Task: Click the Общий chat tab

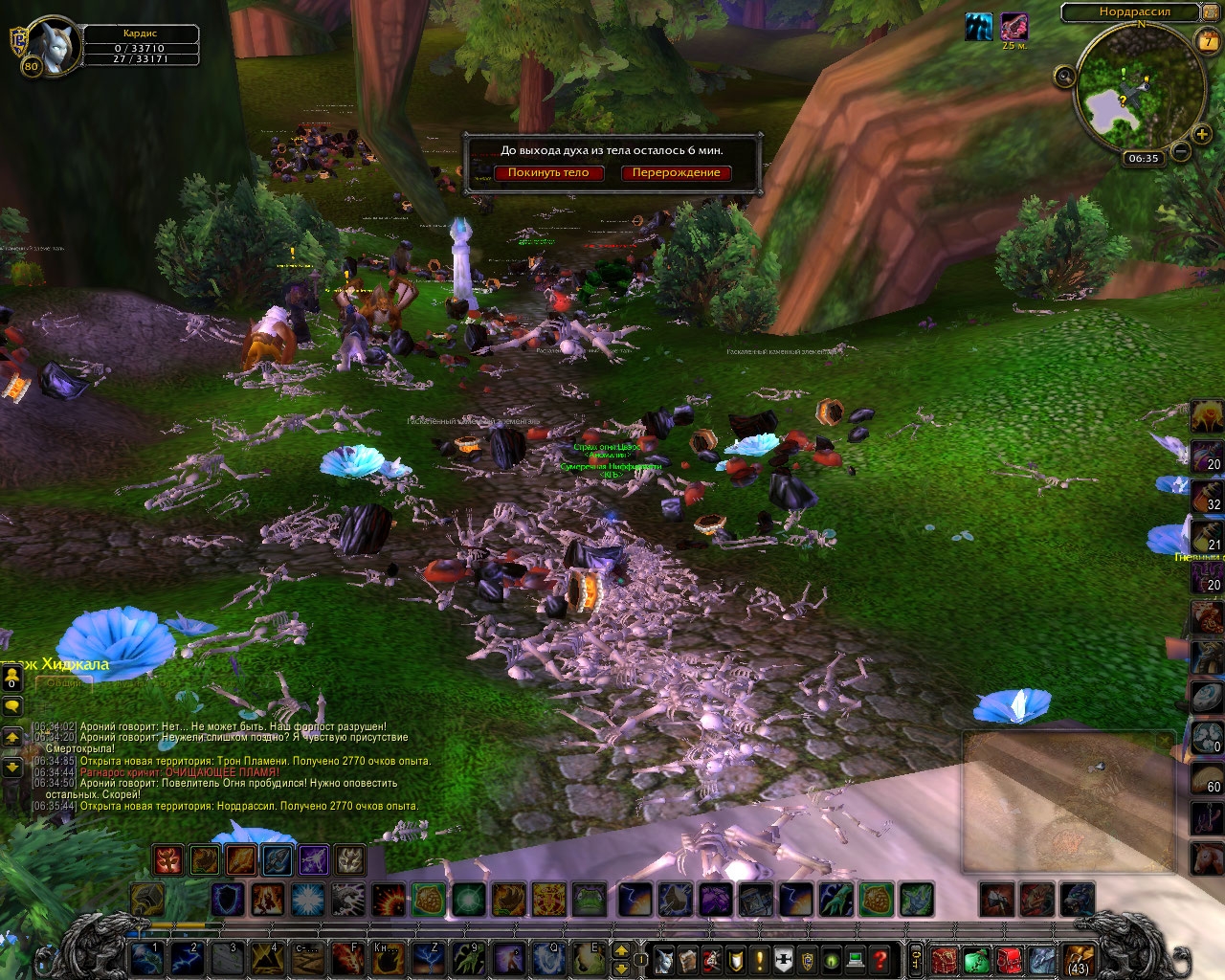Action: [x=64, y=682]
